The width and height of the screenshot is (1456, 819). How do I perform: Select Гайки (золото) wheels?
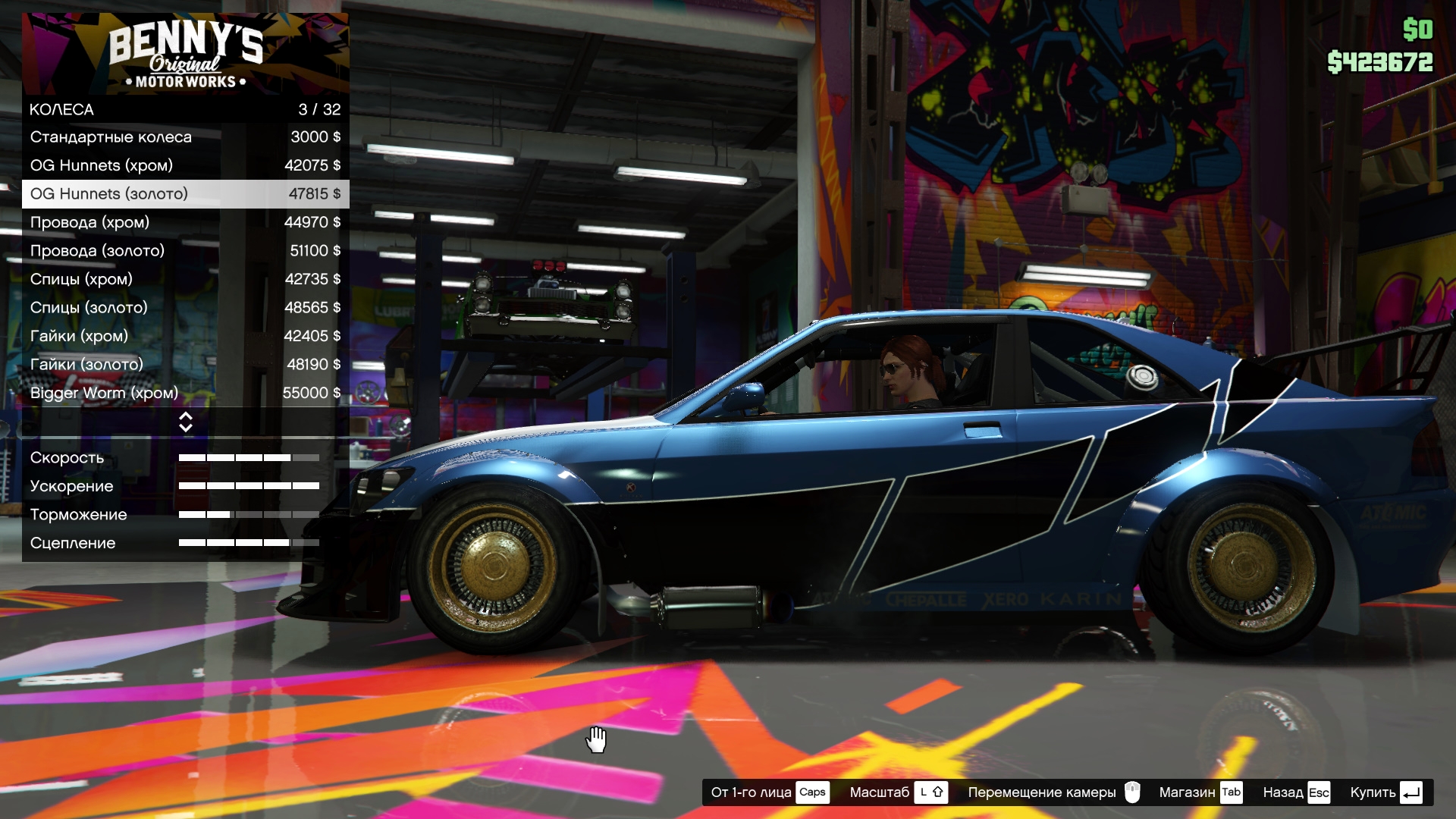(x=185, y=365)
